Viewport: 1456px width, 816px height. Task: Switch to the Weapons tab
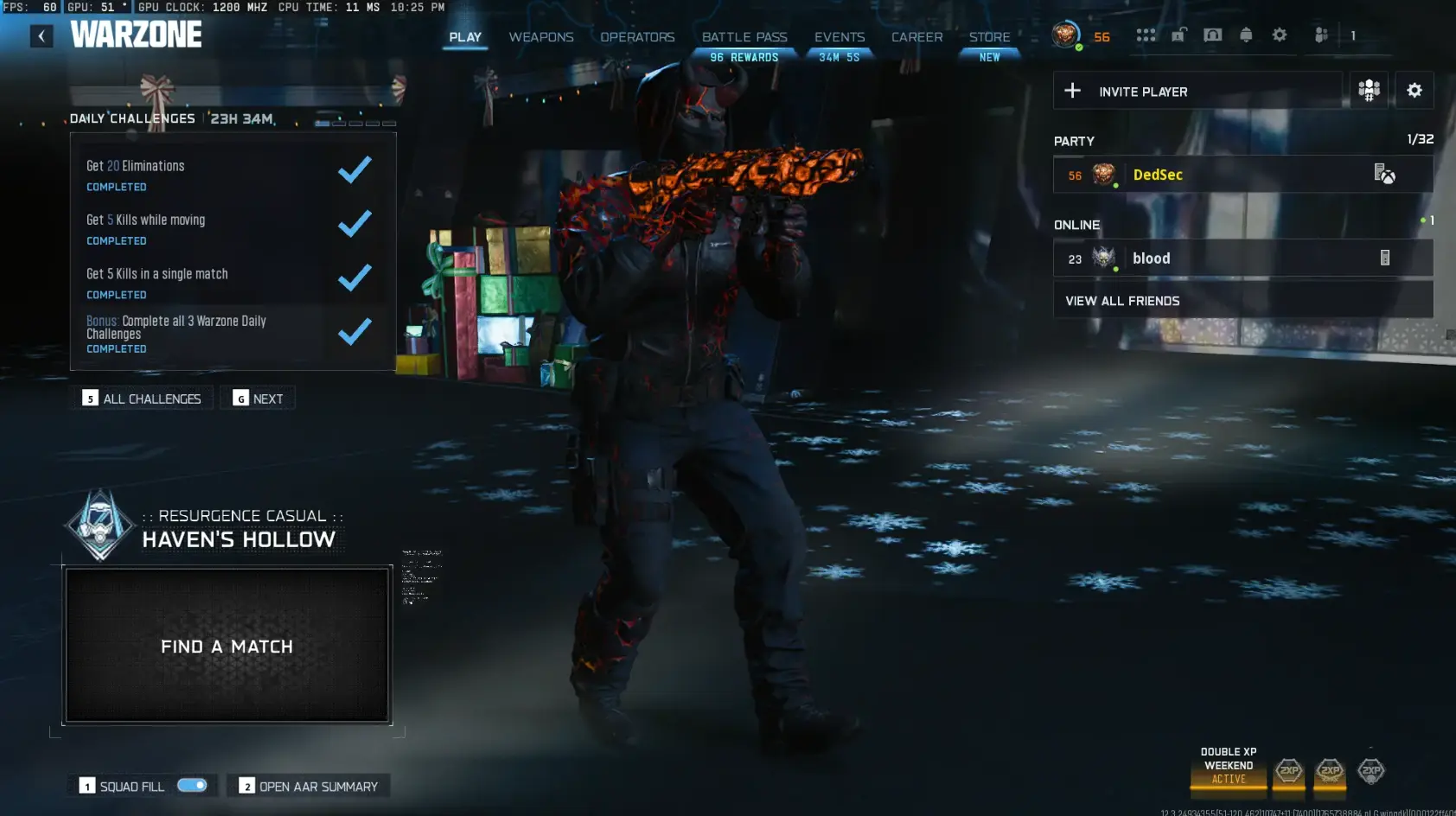tap(541, 37)
